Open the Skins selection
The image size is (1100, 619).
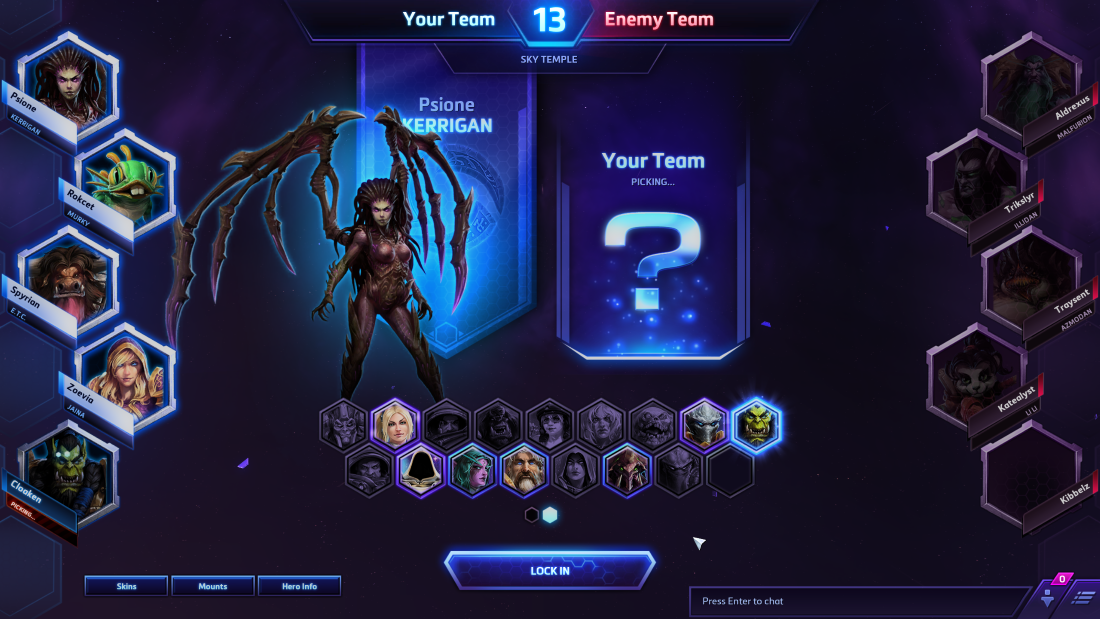click(126, 586)
